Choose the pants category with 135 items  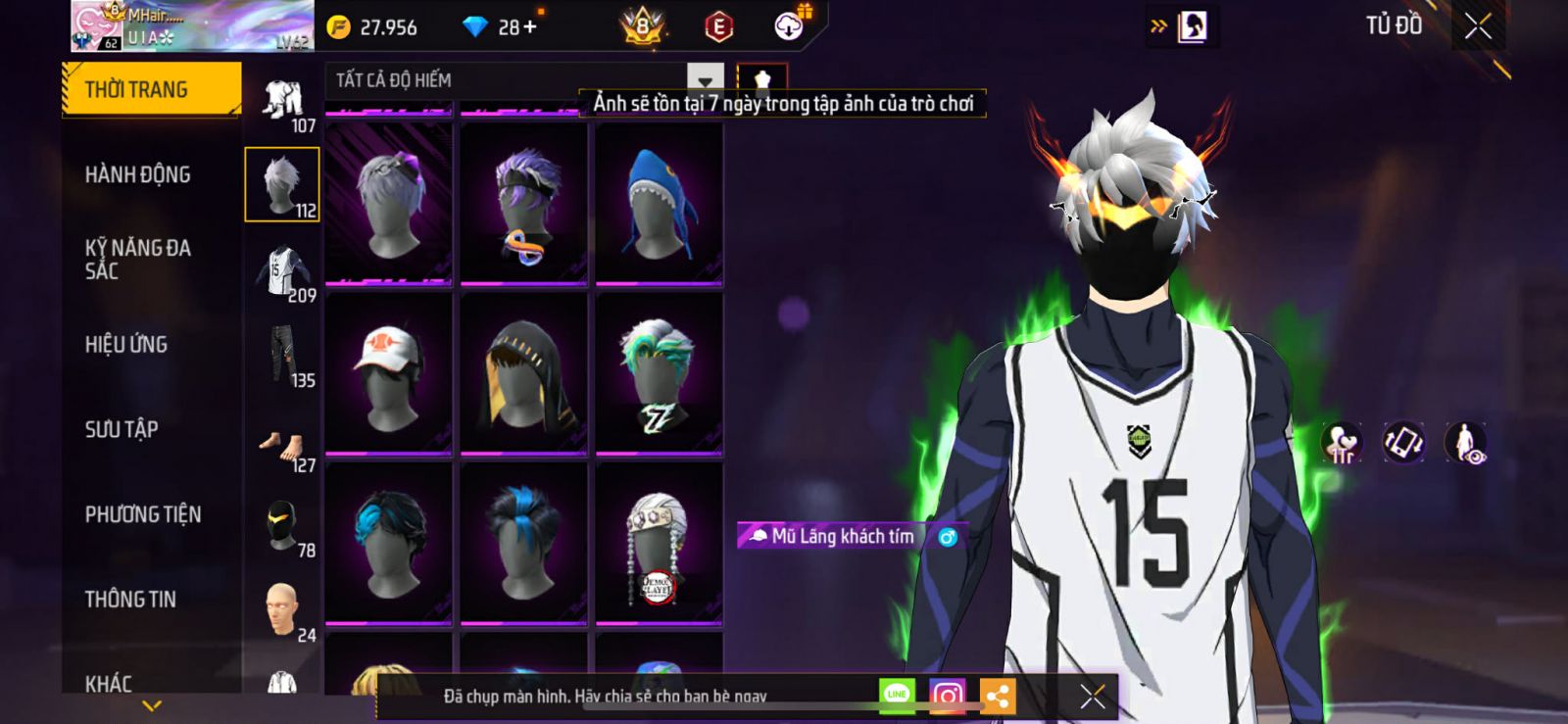click(x=282, y=355)
